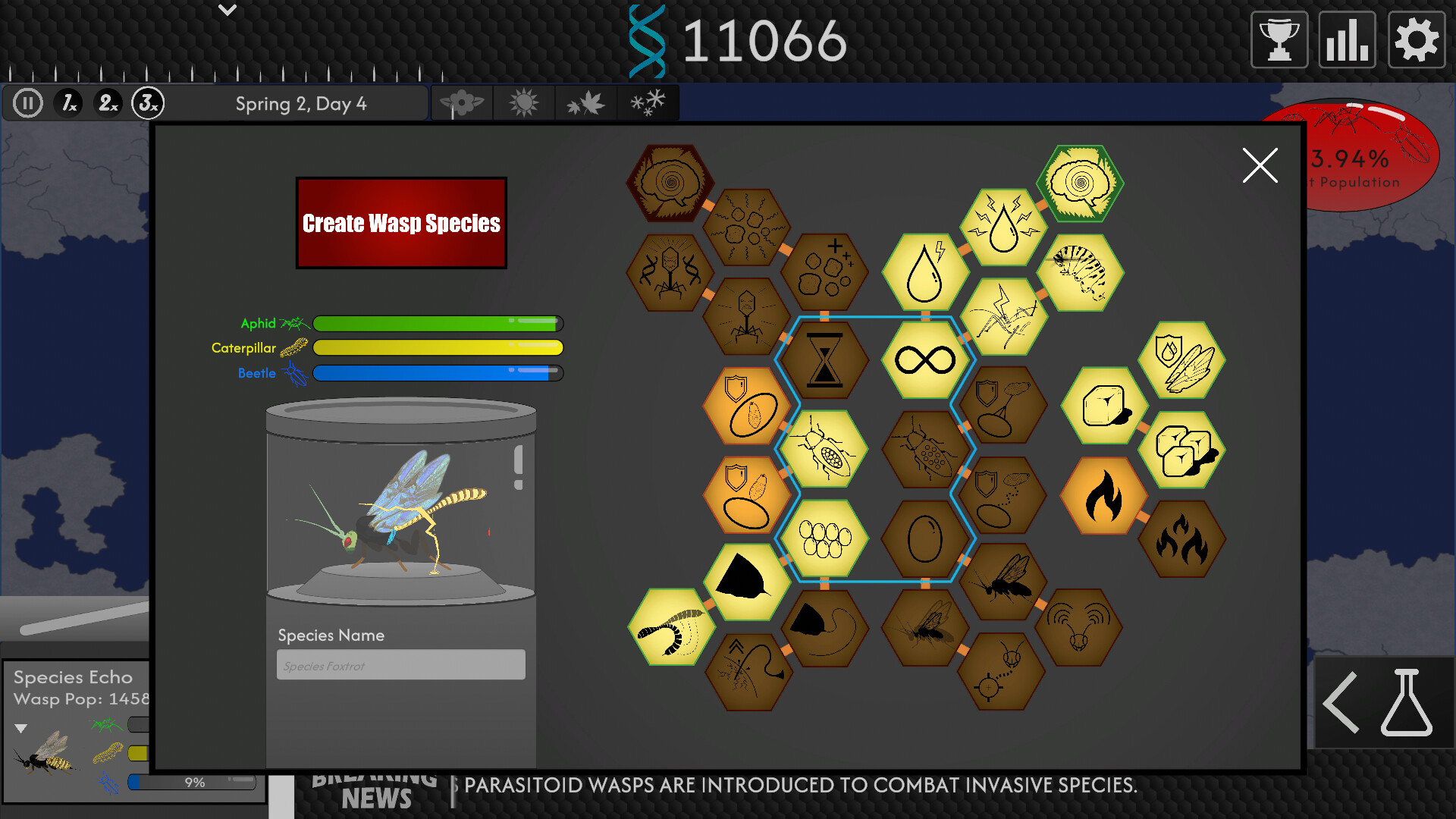
Task: Pause the game simulation
Action: (27, 102)
